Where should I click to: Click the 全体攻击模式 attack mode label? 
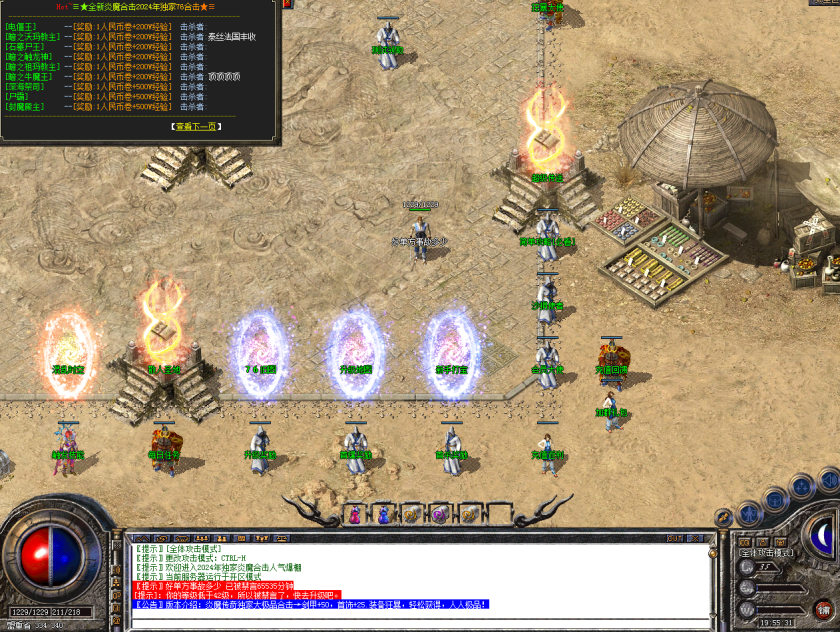click(x=766, y=552)
